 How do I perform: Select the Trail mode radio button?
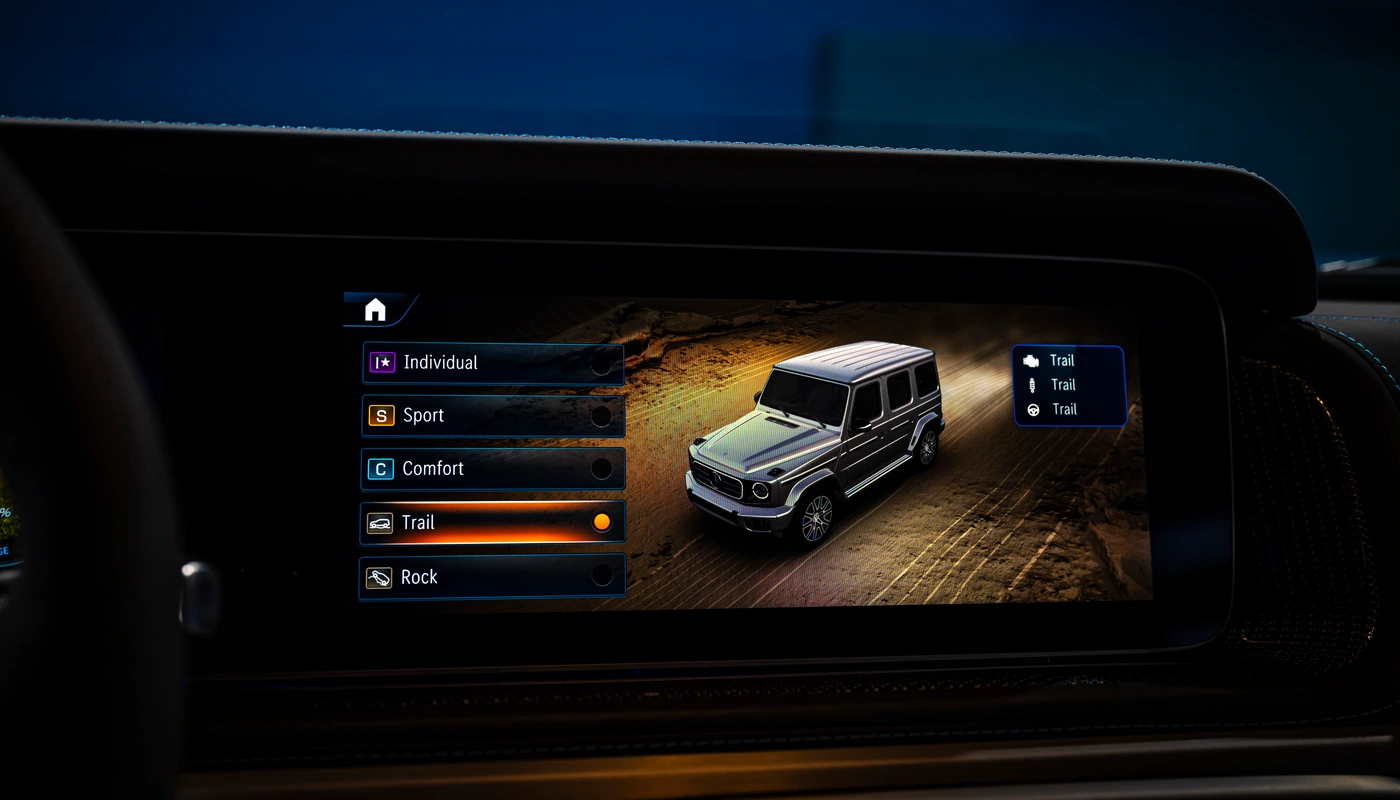tap(601, 521)
